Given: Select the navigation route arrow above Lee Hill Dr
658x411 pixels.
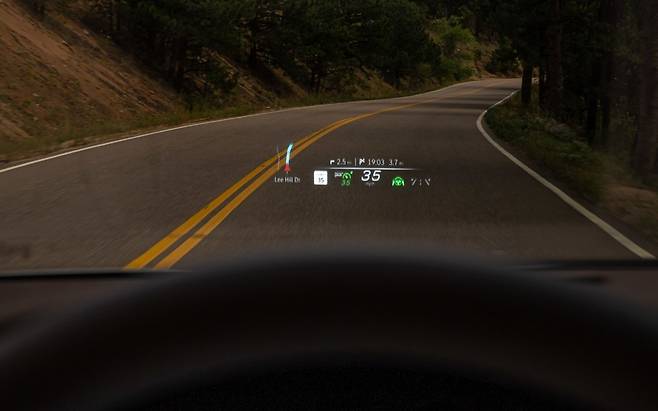Looking at the screenshot, I should pos(288,157).
